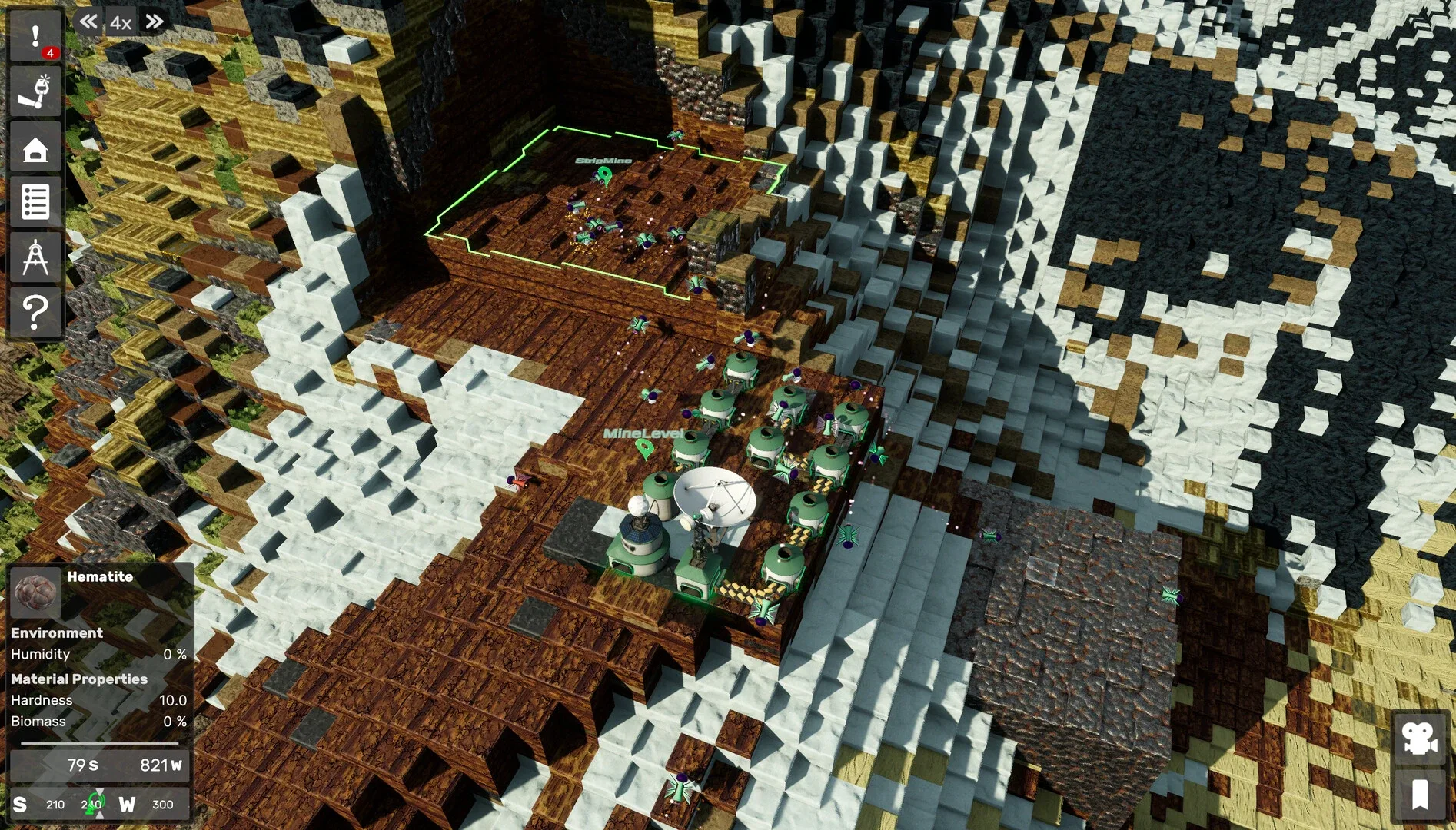This screenshot has height=830, width=1456.
Task: Click the 821 W power readout
Action: coord(160,765)
